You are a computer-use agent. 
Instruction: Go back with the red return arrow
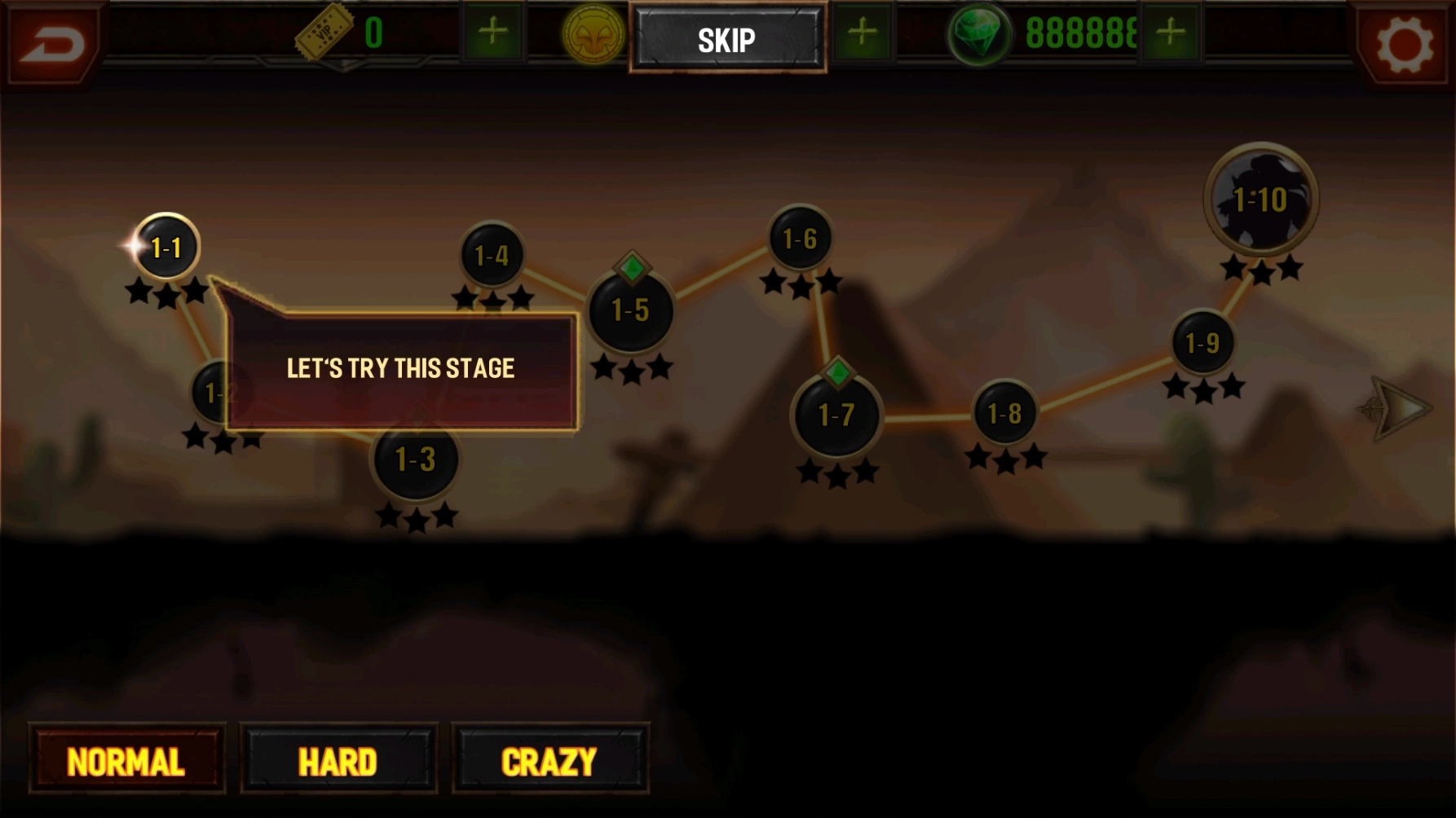coord(52,42)
